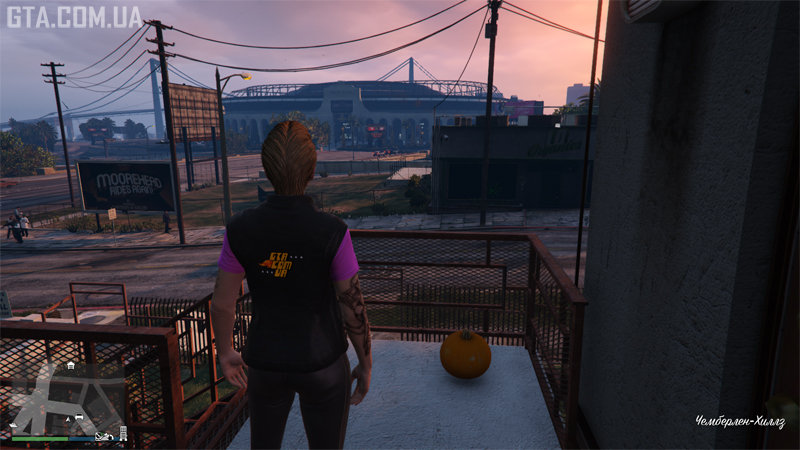Open the GTA.COM.UA watermark link
800x450 pixels.
[74, 16]
